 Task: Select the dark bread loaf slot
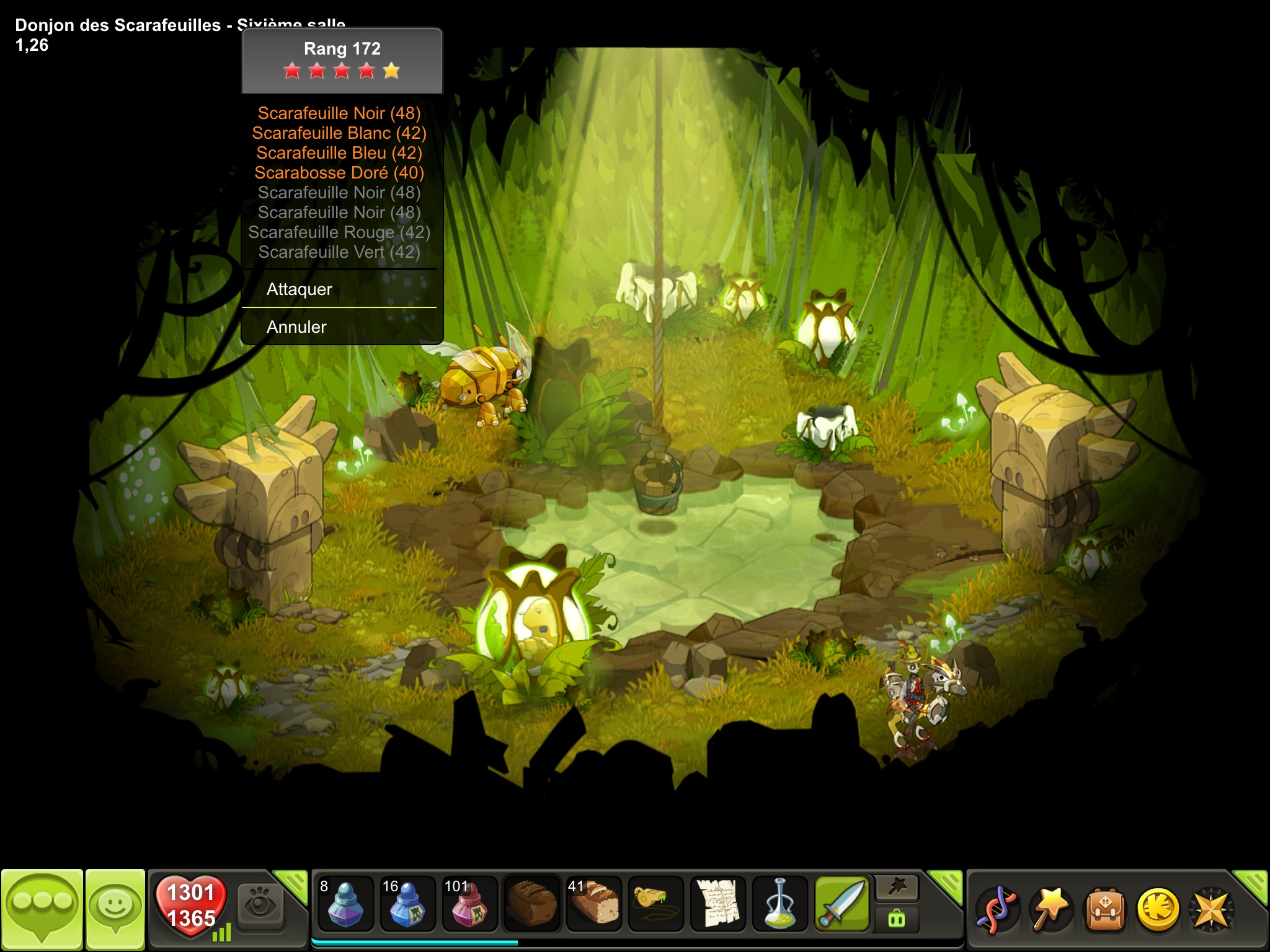click(x=531, y=904)
